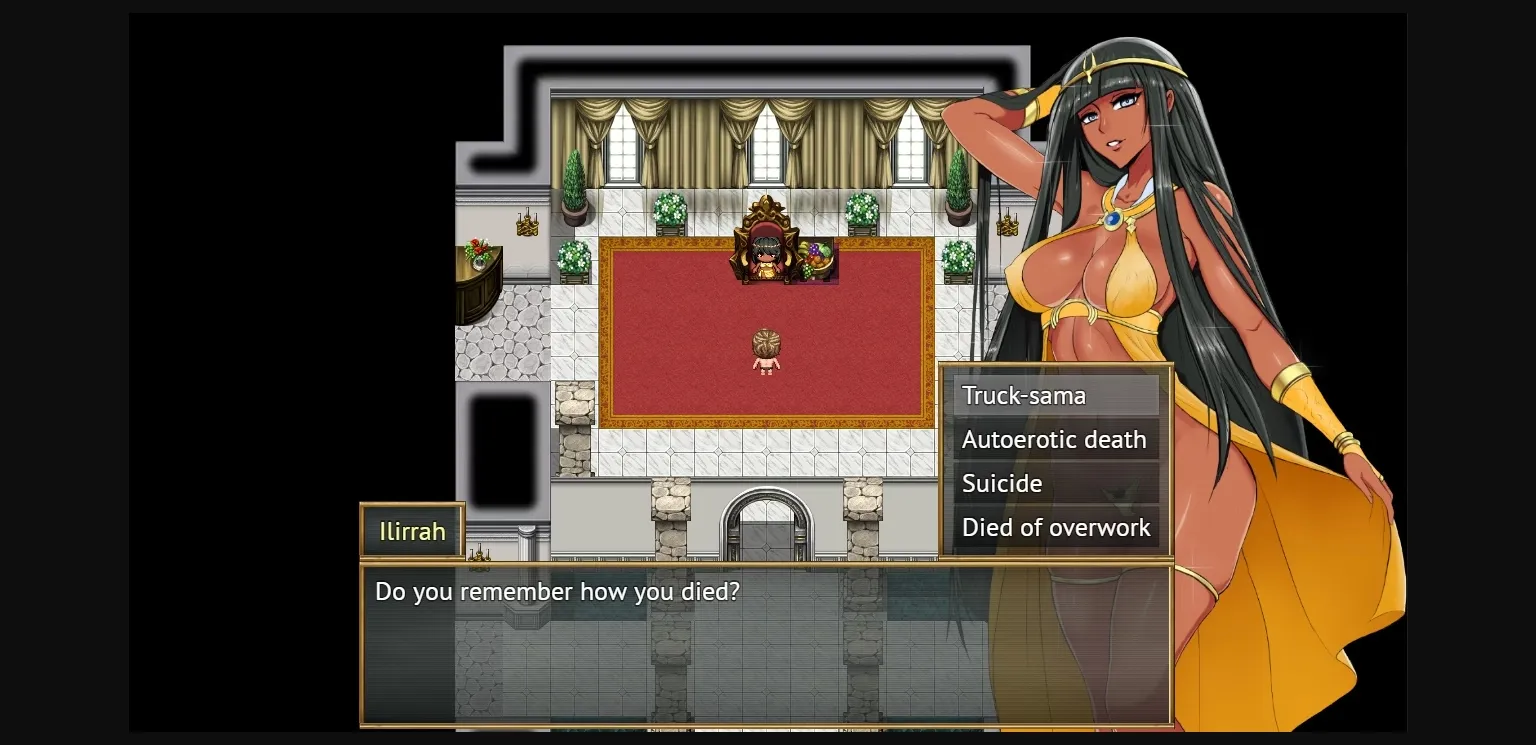1536x745 pixels.
Task: Click the highlighted "Truck-sama" selection bar
Action: point(1055,396)
